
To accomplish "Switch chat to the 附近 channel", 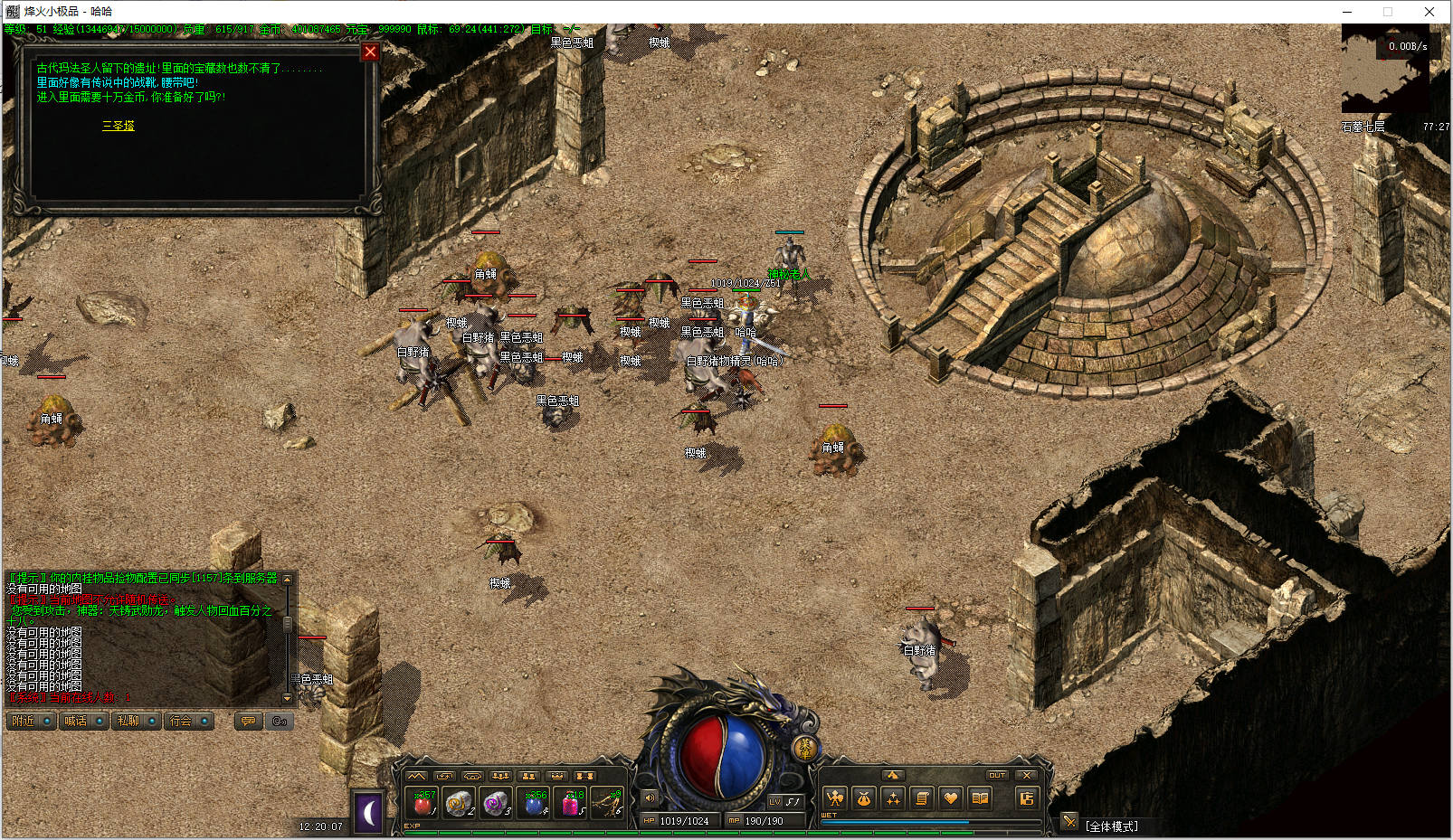I will (x=32, y=721).
